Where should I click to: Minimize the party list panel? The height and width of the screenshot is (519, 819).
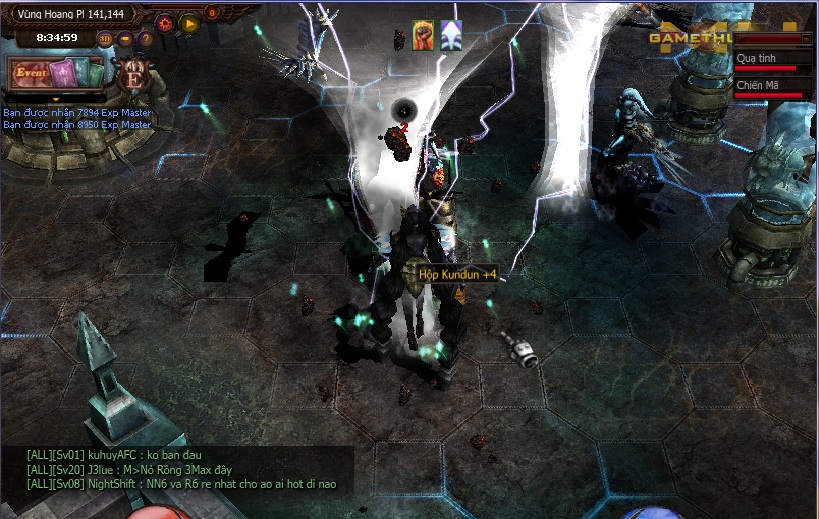[806, 38]
